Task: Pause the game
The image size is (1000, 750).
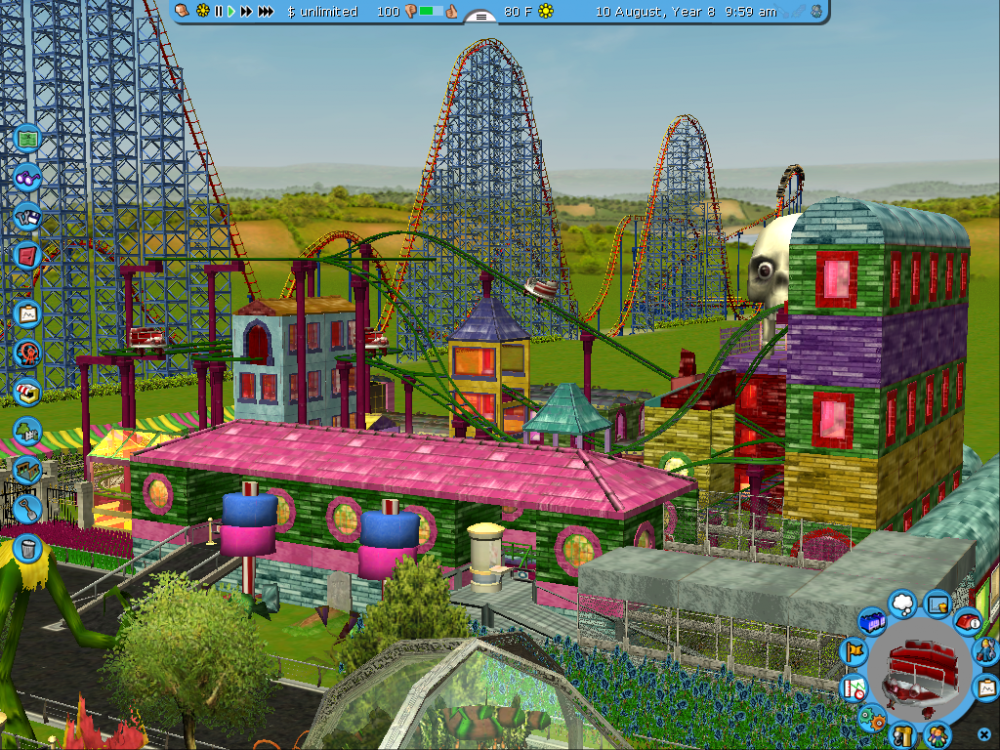Action: coord(219,11)
